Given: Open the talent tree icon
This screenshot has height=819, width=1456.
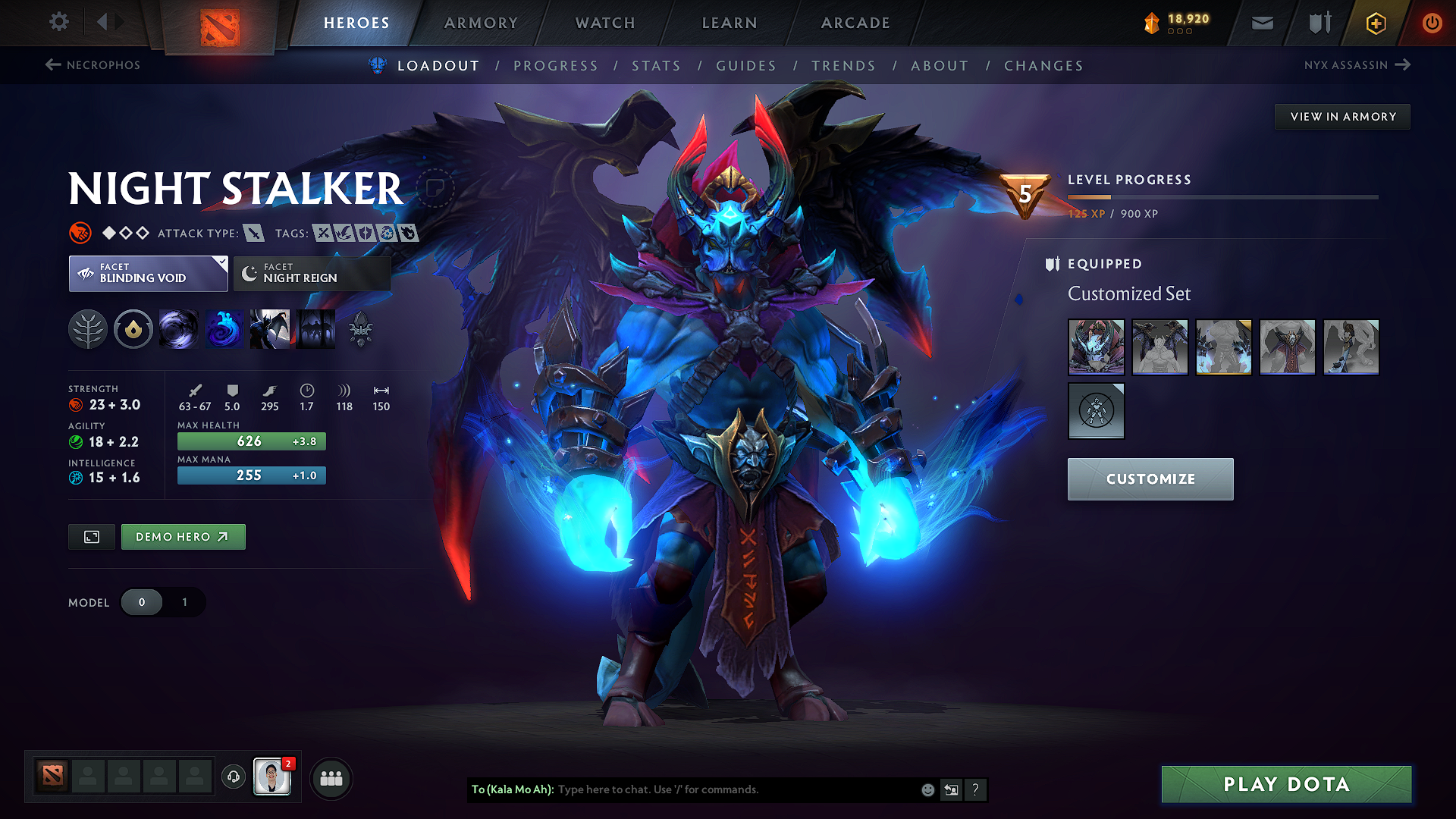Looking at the screenshot, I should [x=89, y=329].
